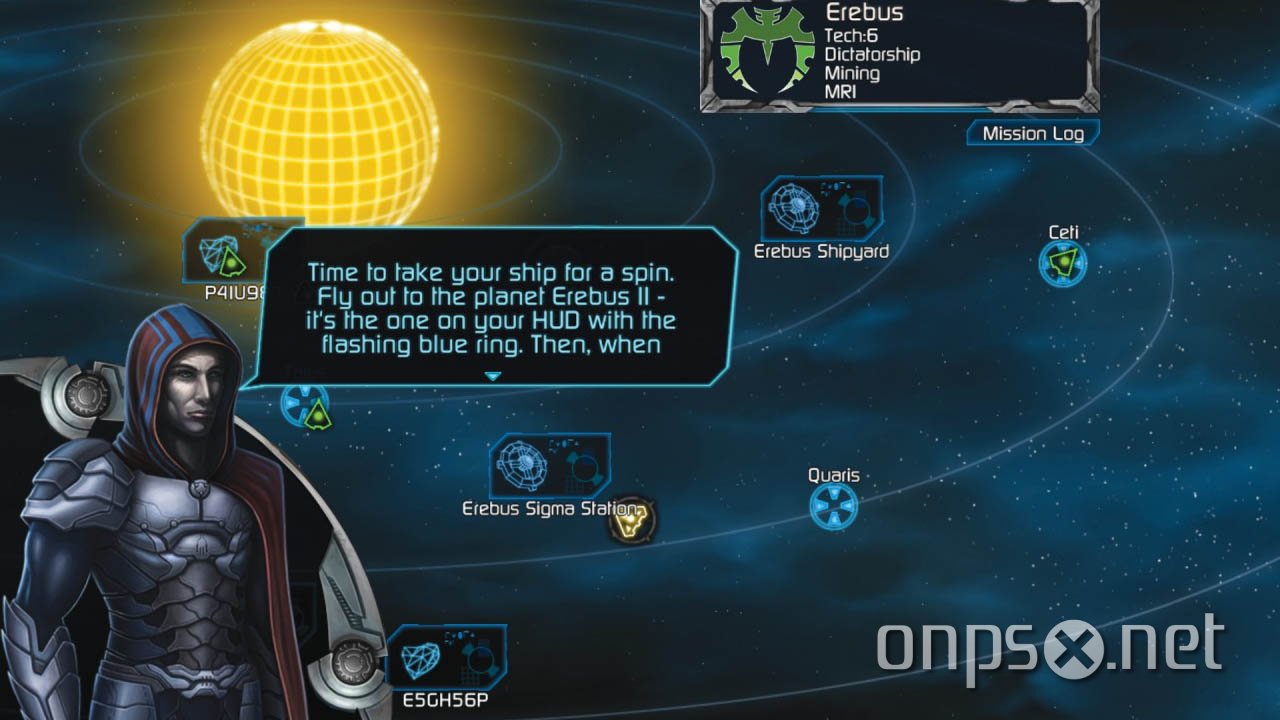Open the Mission Log
Image resolution: width=1280 pixels, height=720 pixels.
[x=1032, y=132]
